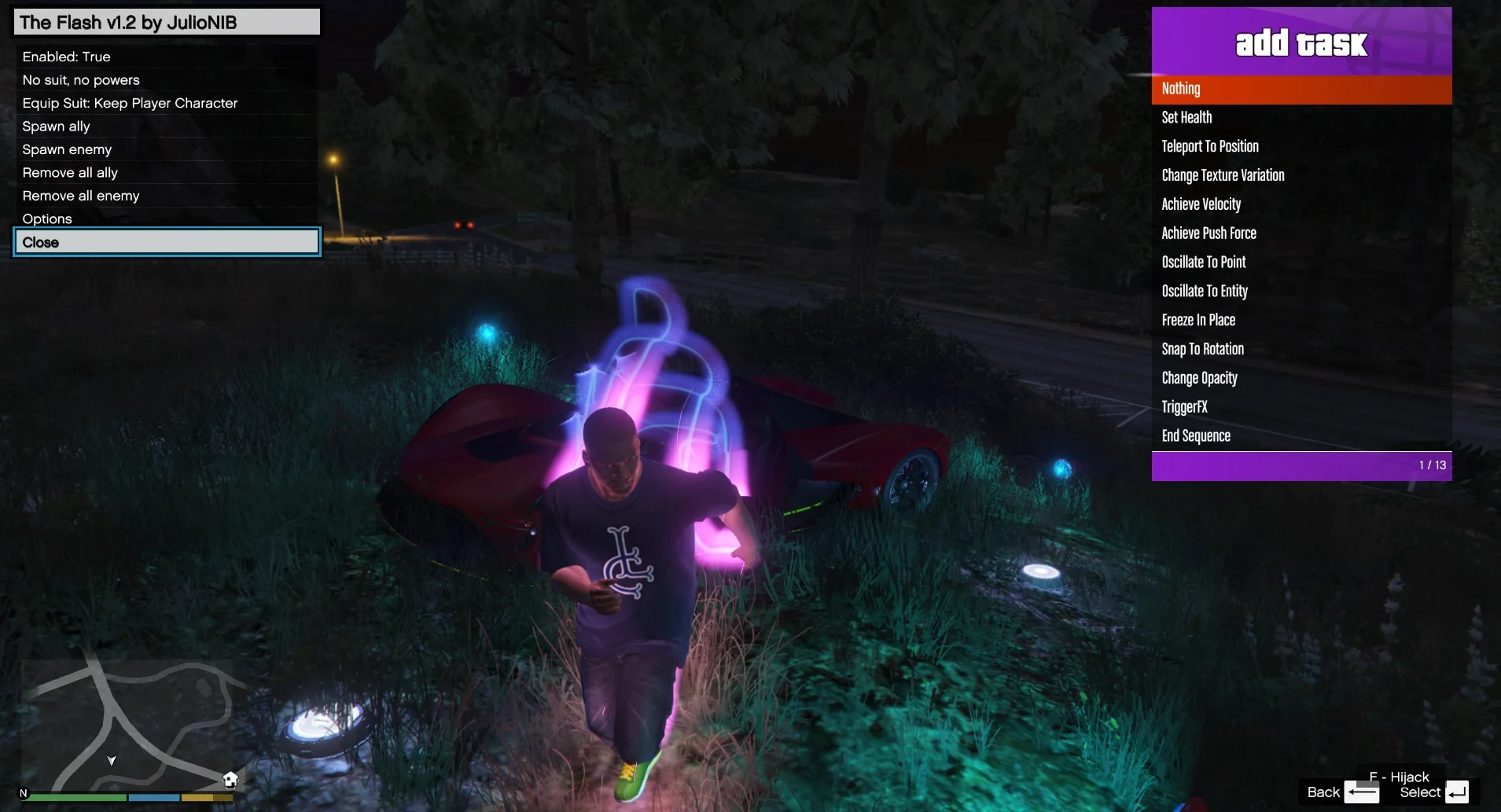Expand the add task list header
The image size is (1501, 812).
click(1300, 43)
